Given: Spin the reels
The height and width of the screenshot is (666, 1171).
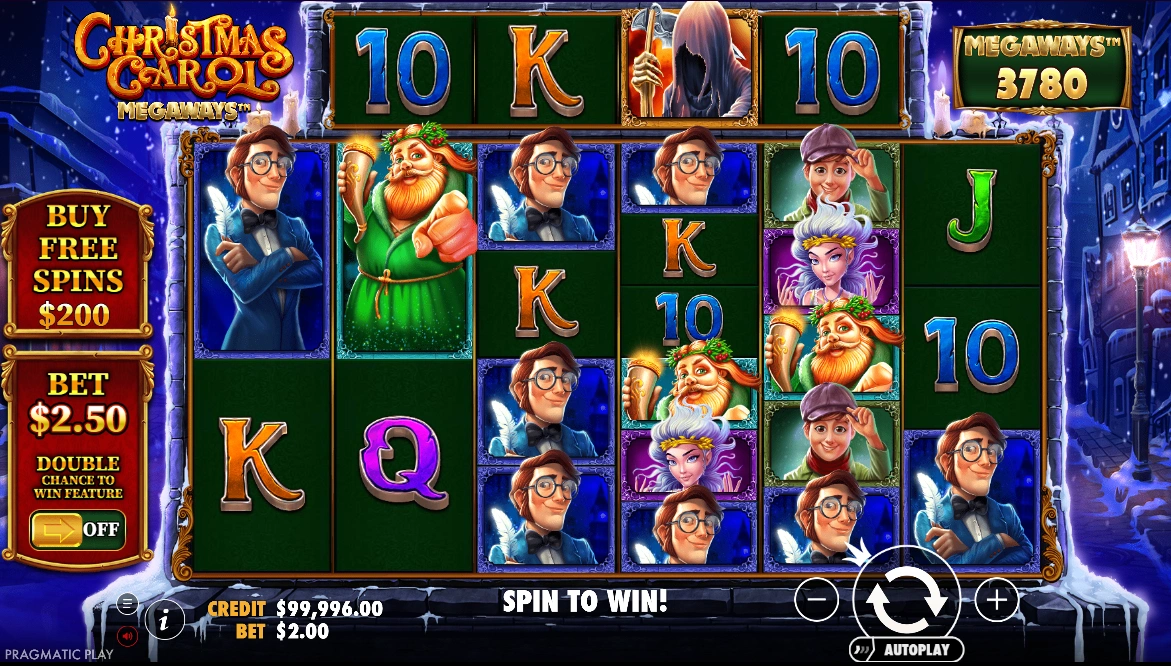Looking at the screenshot, I should point(906,599).
